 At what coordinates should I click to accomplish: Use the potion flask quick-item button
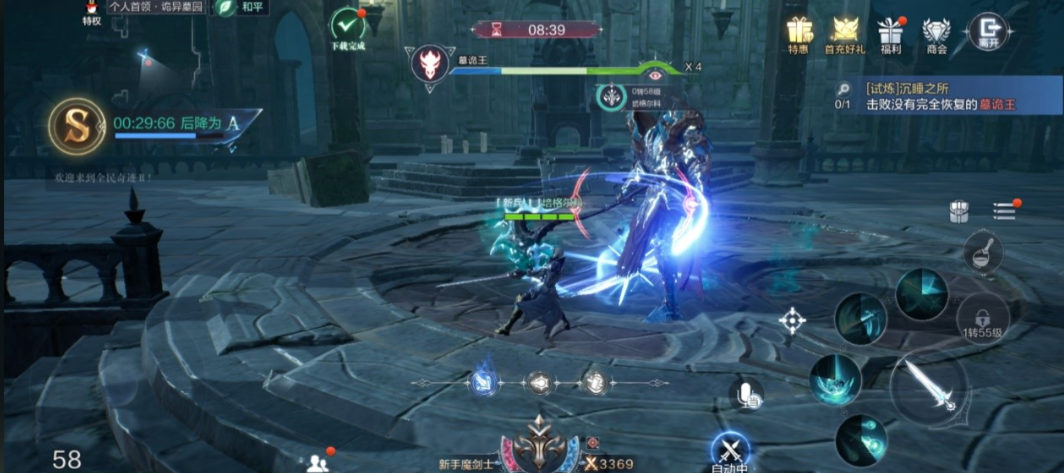tap(982, 252)
